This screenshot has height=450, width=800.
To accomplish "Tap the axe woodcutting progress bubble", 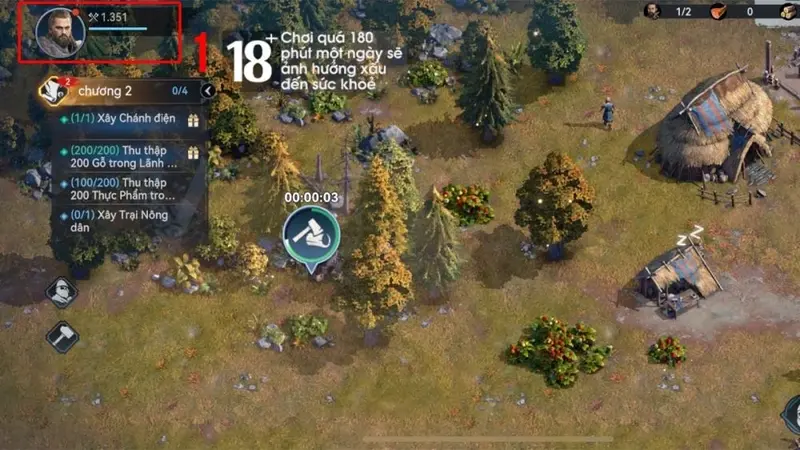I will click(311, 233).
